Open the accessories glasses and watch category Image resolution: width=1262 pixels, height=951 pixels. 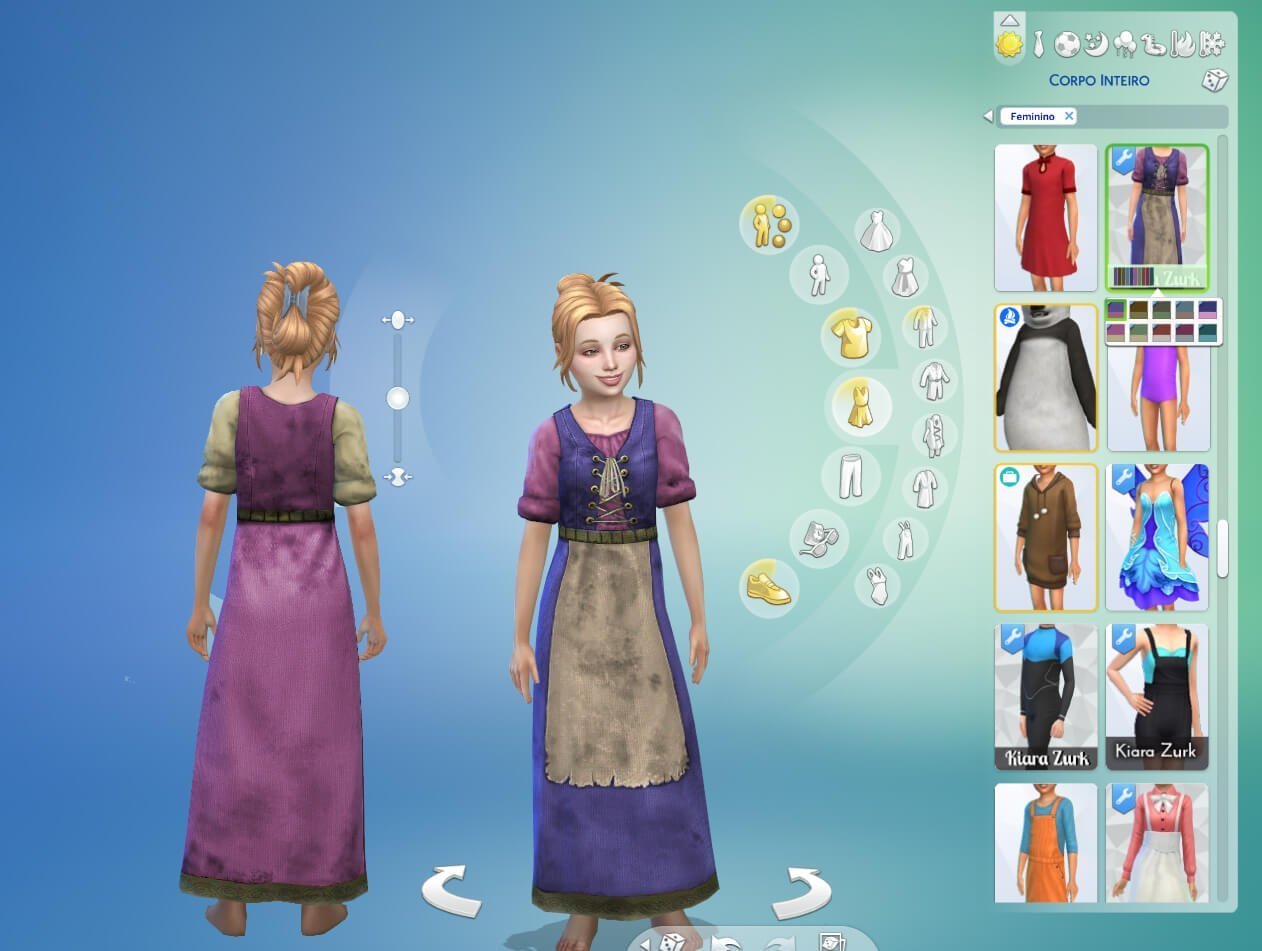coord(819,538)
